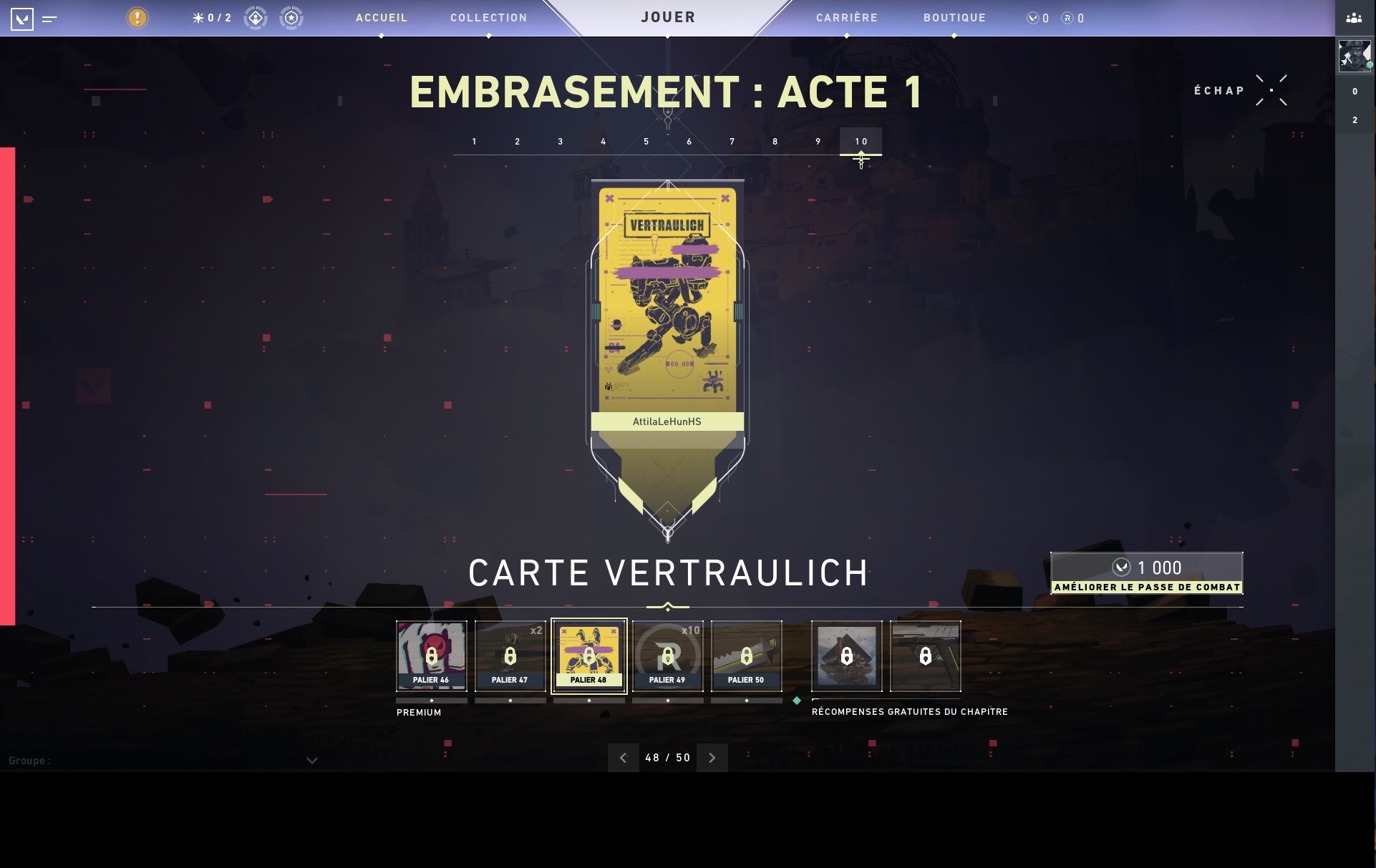Jump to chapter 5

646,142
